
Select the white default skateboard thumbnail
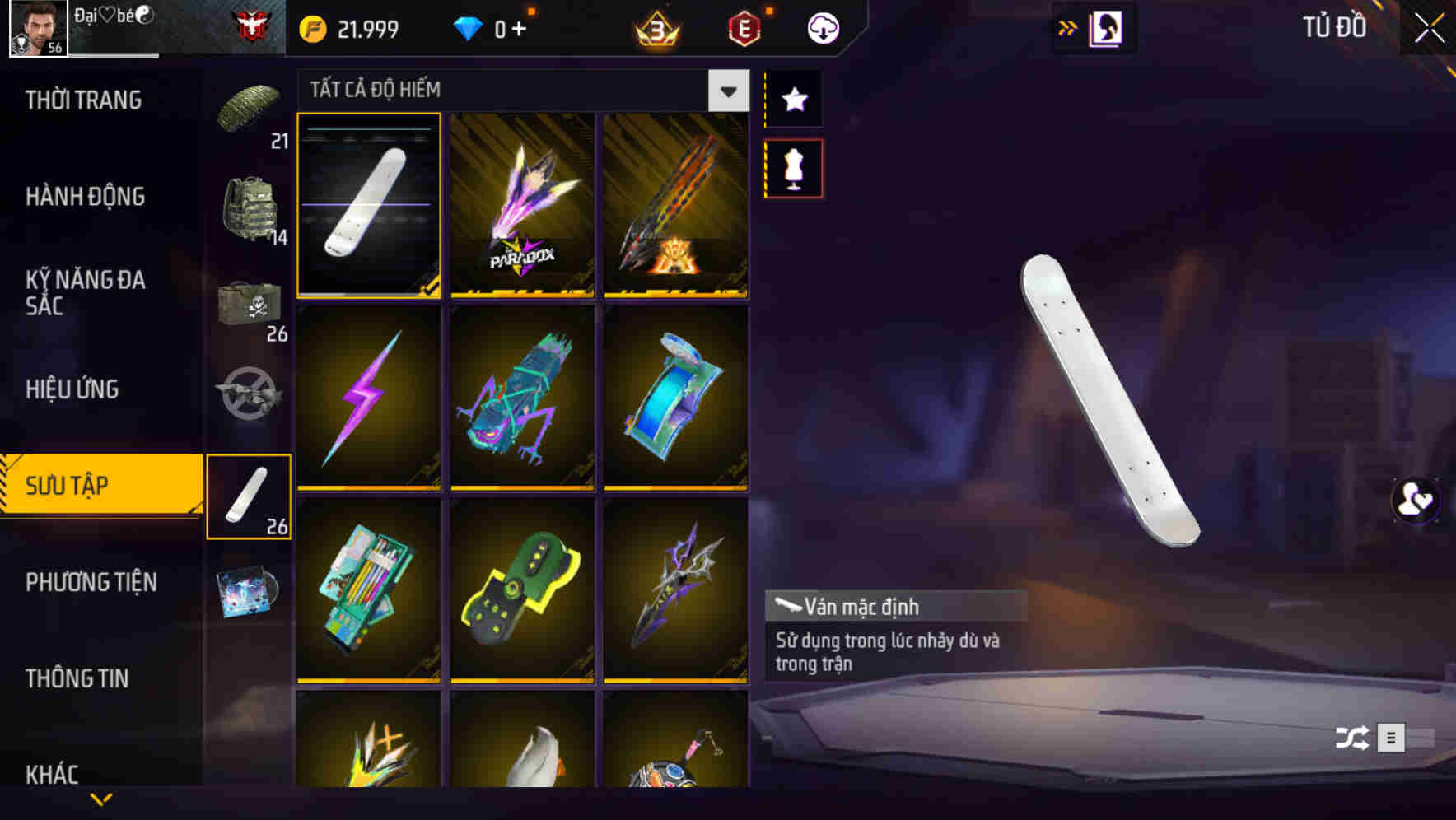tap(369, 206)
